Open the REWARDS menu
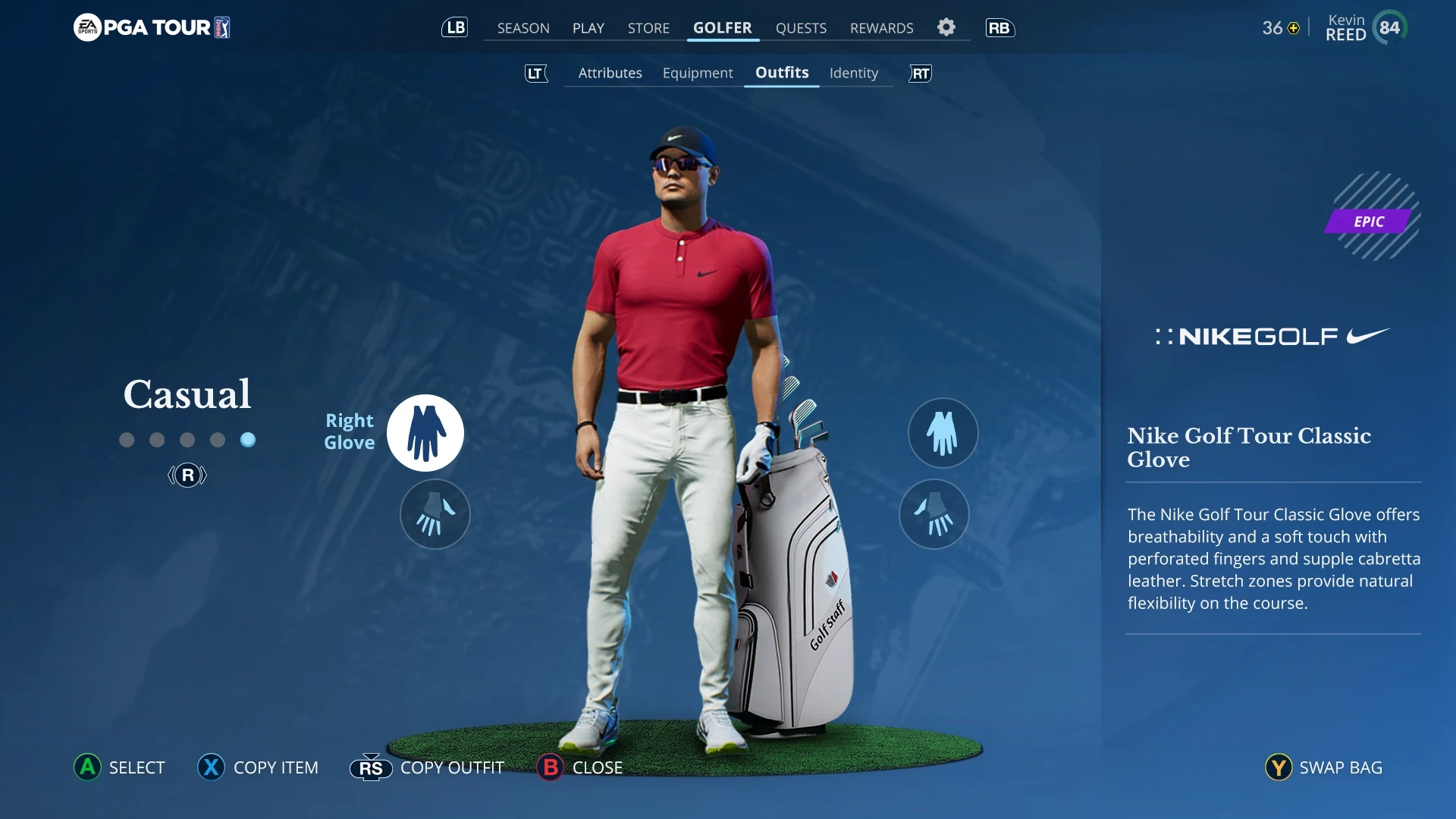Image resolution: width=1456 pixels, height=819 pixels. [x=881, y=28]
